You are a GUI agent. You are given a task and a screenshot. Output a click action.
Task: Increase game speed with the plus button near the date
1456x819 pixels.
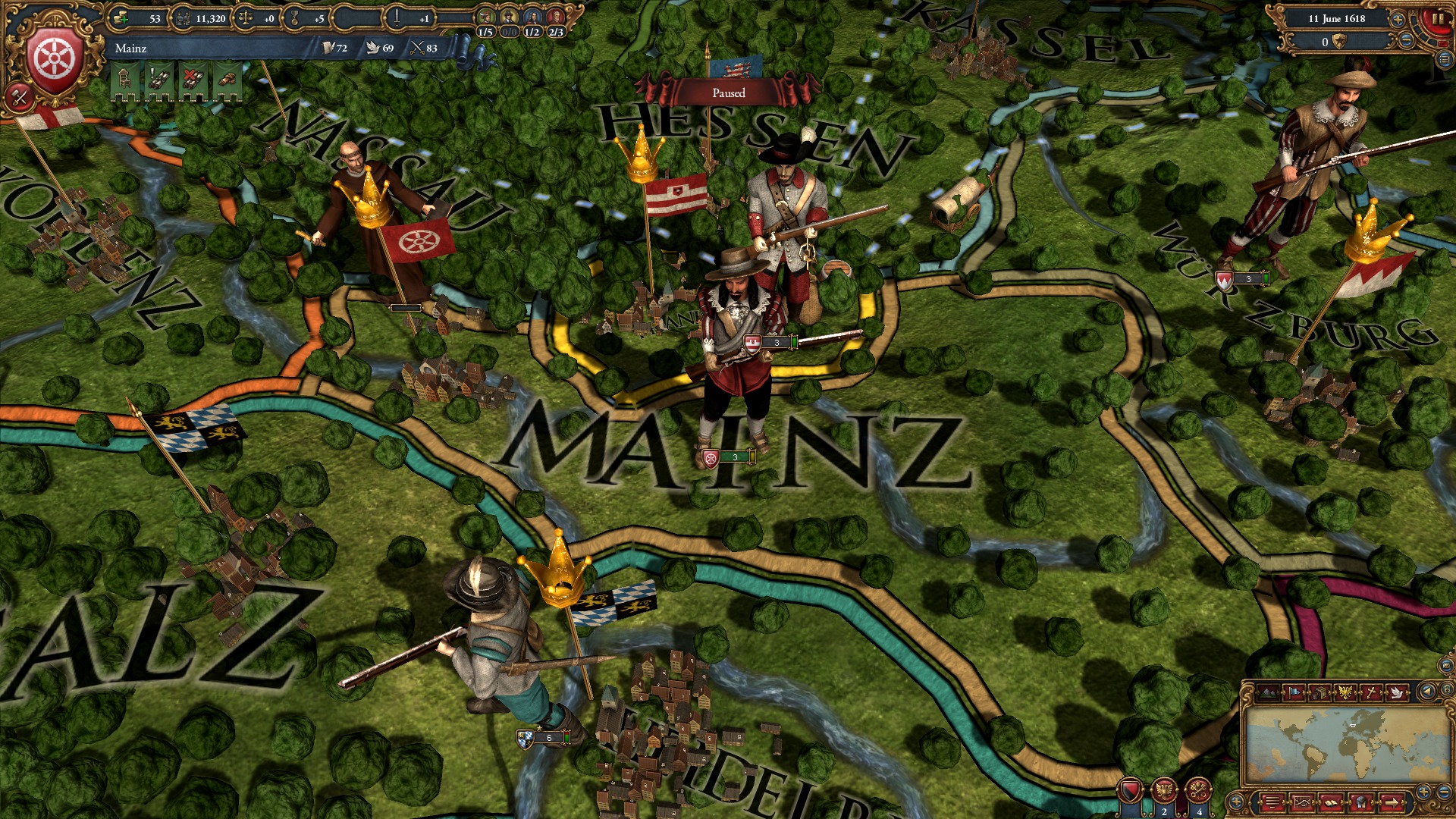click(1398, 20)
